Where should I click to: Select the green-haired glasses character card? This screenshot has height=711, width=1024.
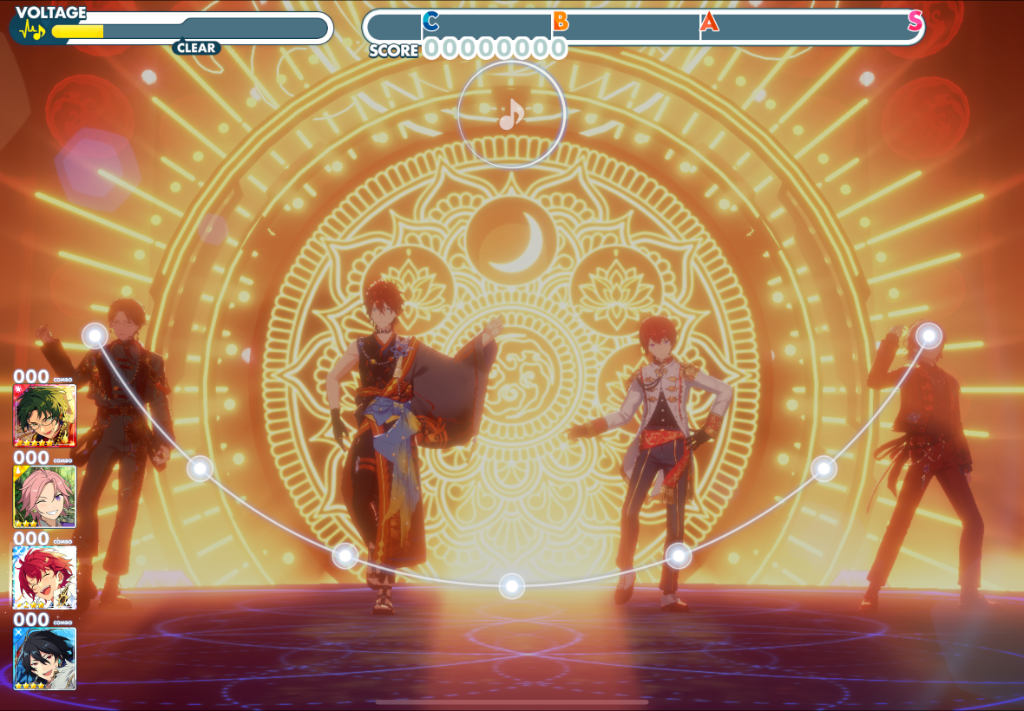pos(44,415)
